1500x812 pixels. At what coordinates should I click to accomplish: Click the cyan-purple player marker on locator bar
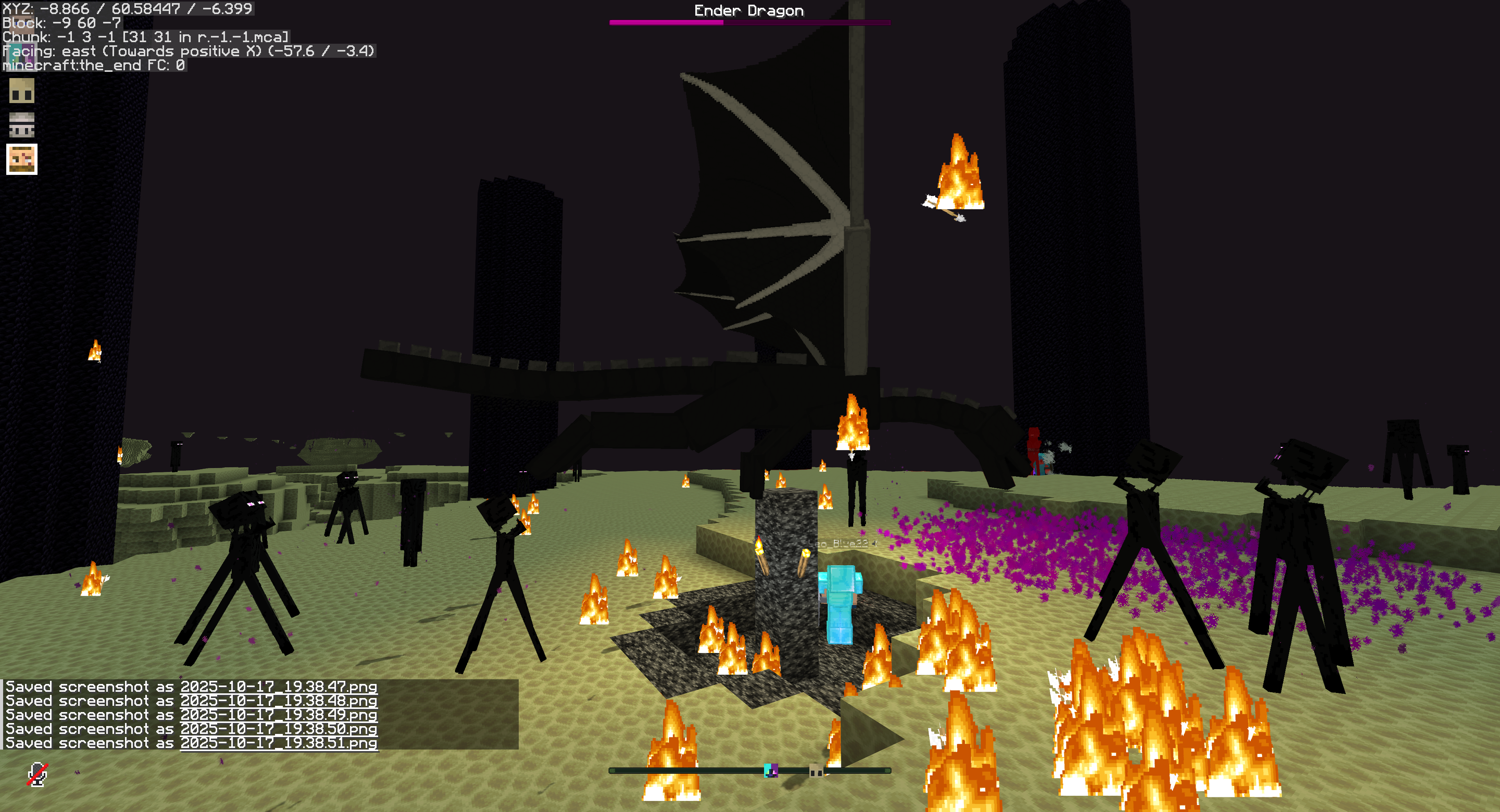770,771
